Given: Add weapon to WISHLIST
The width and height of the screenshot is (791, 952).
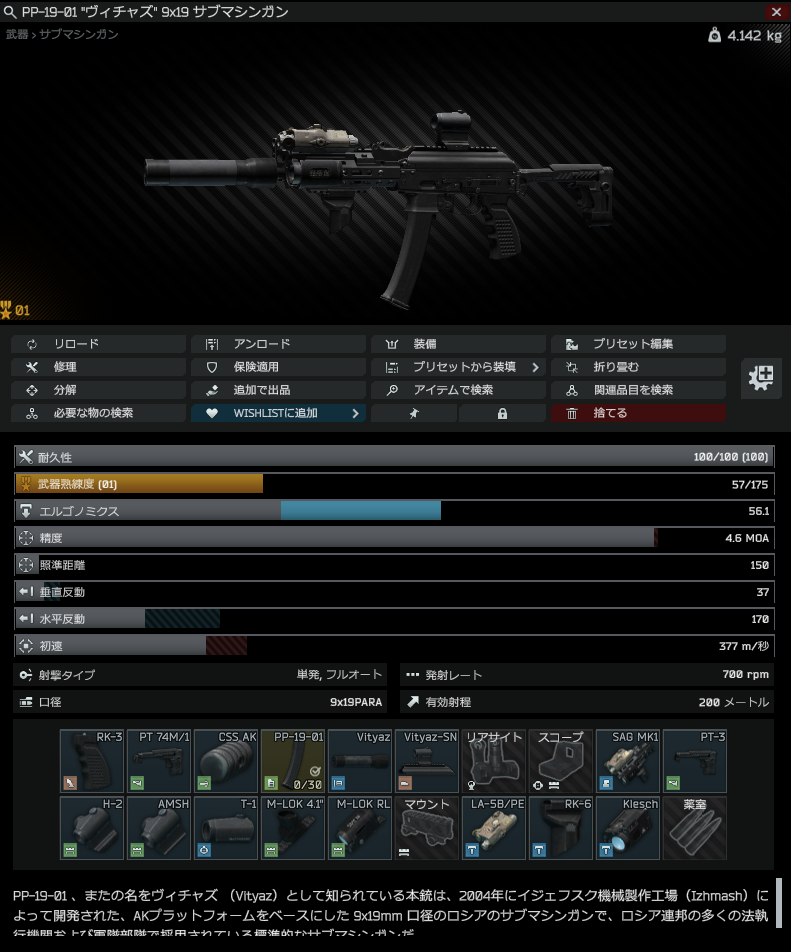Looking at the screenshot, I should click(x=279, y=413).
